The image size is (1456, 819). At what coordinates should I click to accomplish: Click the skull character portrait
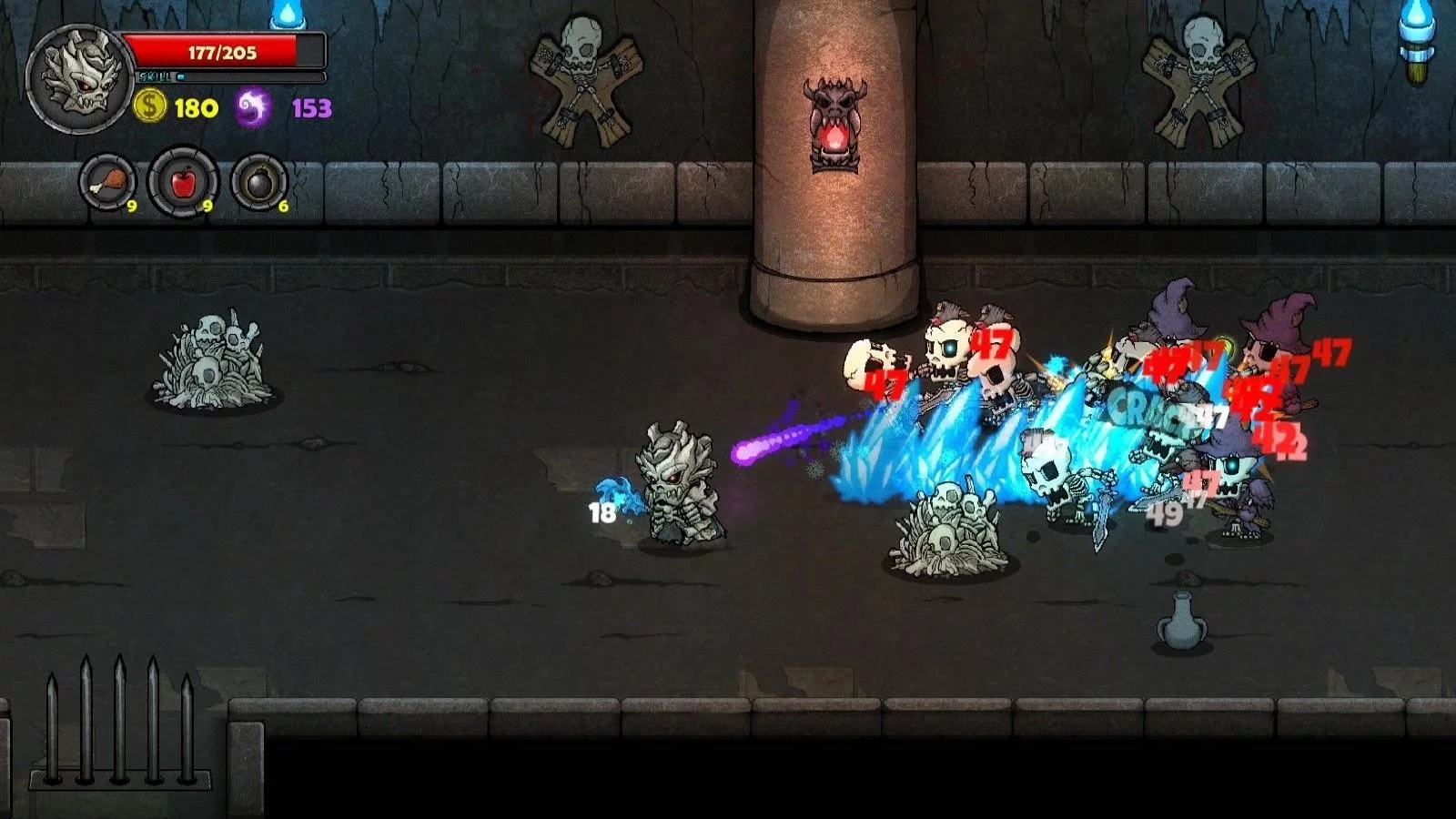tap(79, 79)
